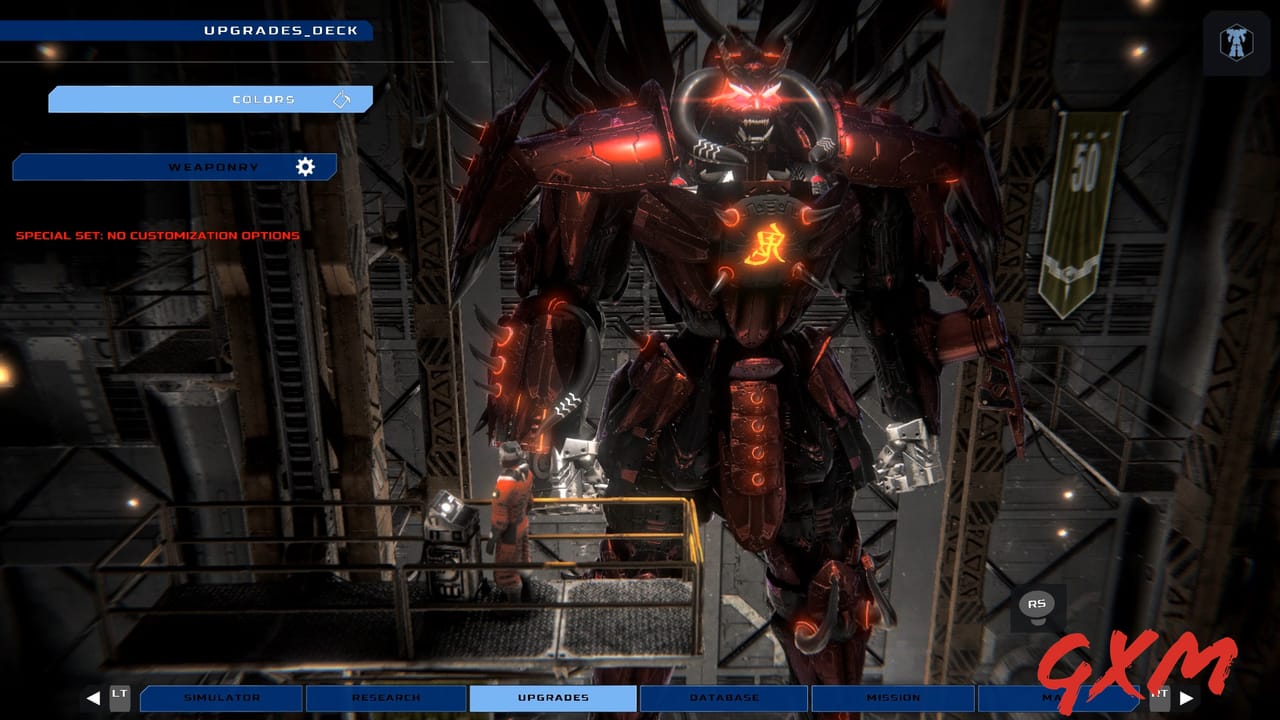Select the gear icon on the Weaponry button
This screenshot has height=720, width=1280.
[305, 166]
